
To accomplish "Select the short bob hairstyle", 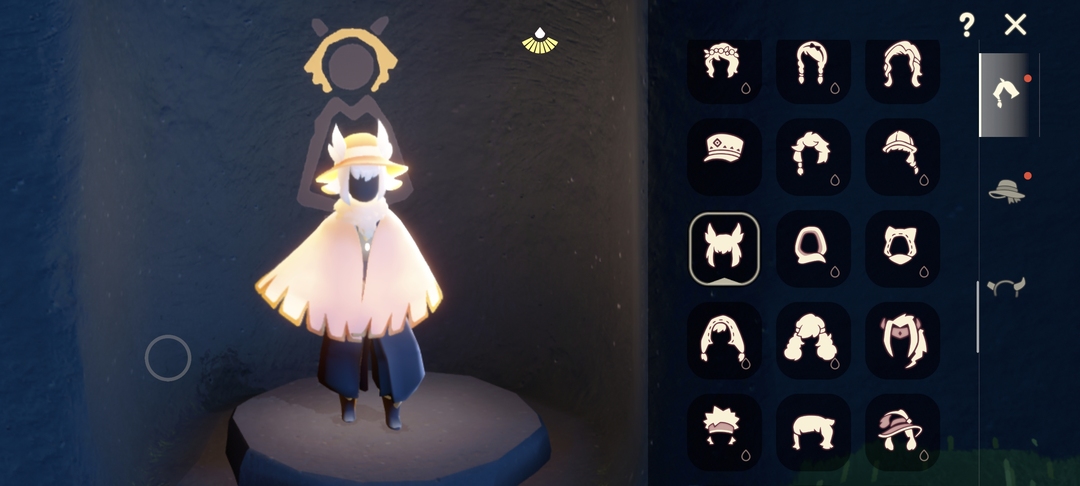I will [x=813, y=432].
